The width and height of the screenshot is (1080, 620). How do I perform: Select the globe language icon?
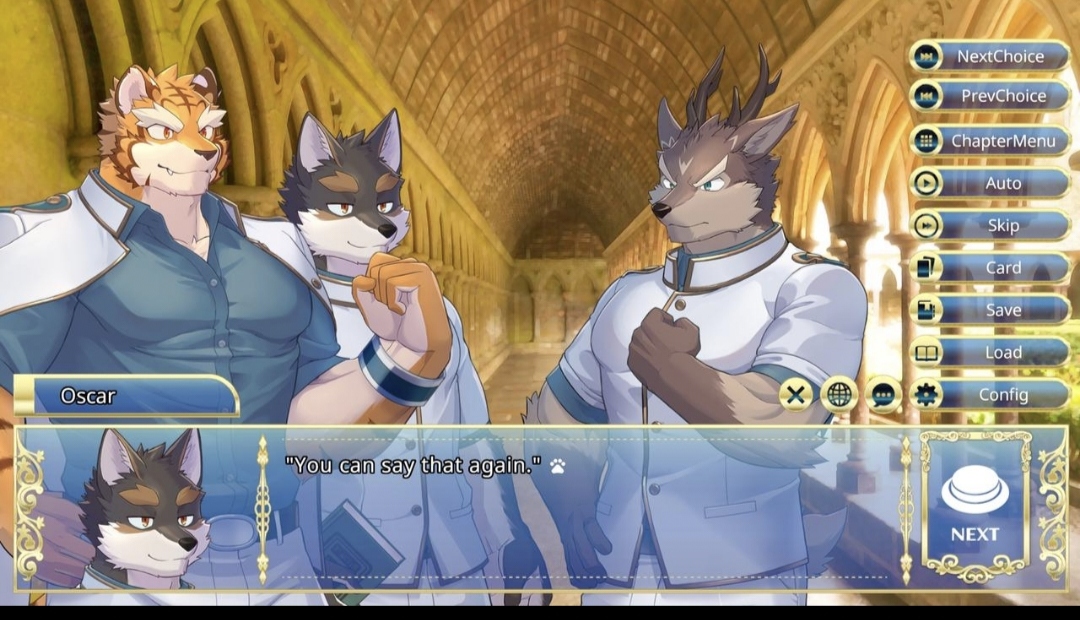pyautogui.click(x=840, y=395)
